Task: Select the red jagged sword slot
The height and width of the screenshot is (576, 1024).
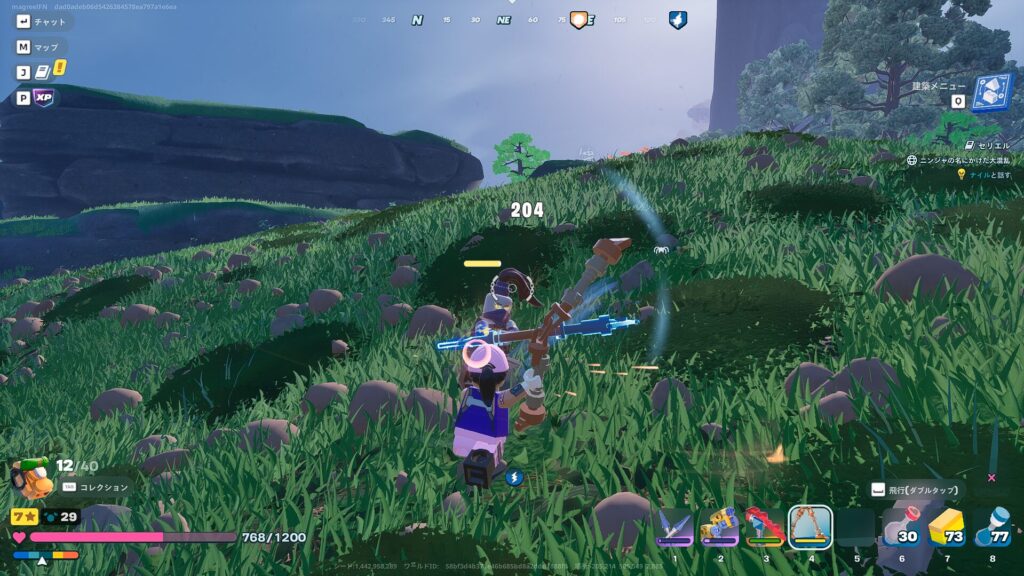Action: click(x=765, y=526)
